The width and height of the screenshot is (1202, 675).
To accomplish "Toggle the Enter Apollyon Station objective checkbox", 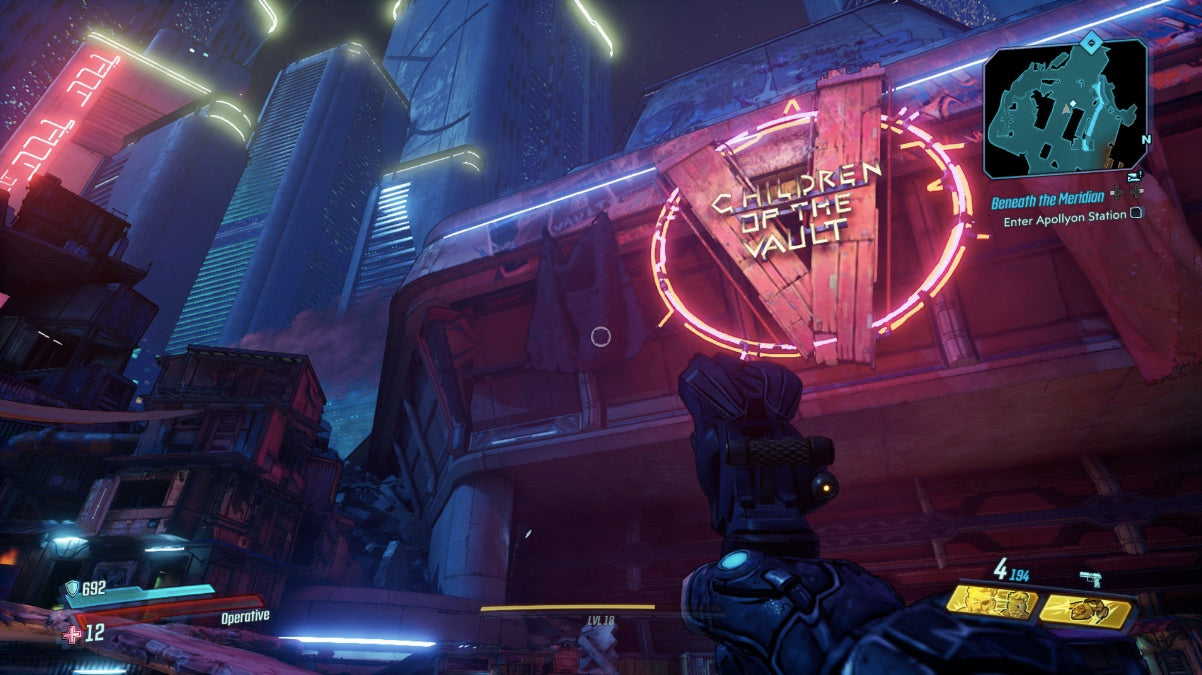I will pyautogui.click(x=1137, y=215).
